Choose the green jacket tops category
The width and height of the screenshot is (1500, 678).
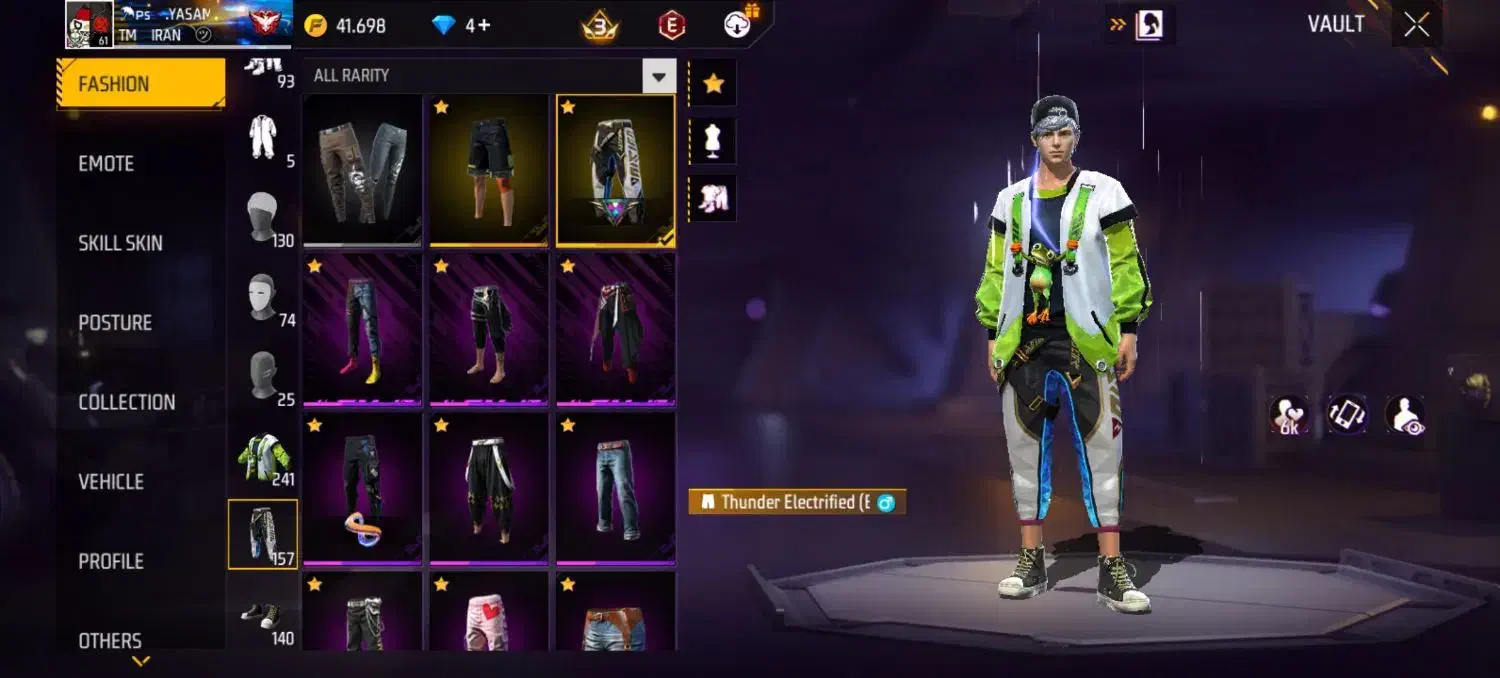263,457
